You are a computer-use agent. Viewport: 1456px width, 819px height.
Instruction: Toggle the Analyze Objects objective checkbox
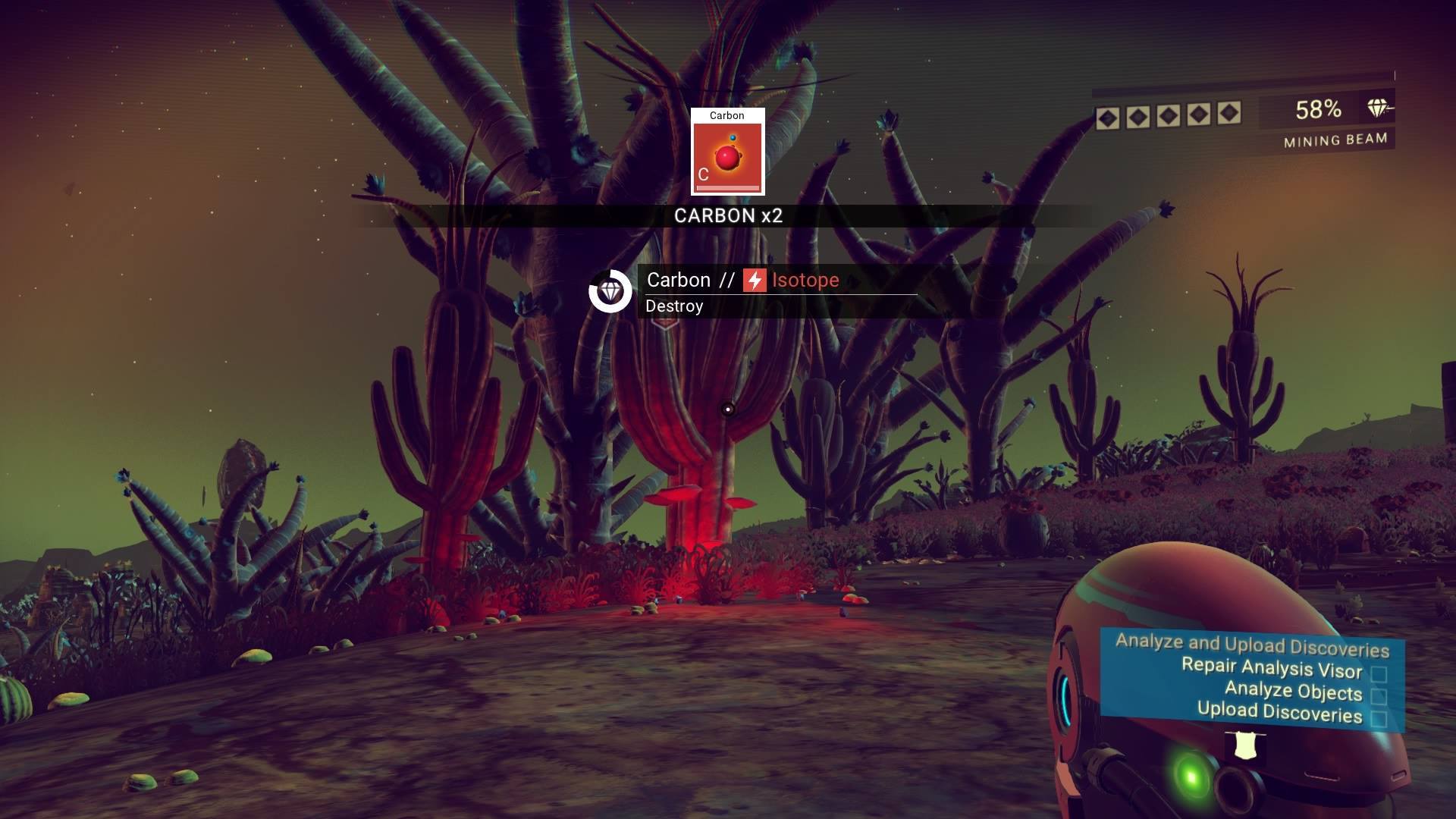click(x=1379, y=696)
